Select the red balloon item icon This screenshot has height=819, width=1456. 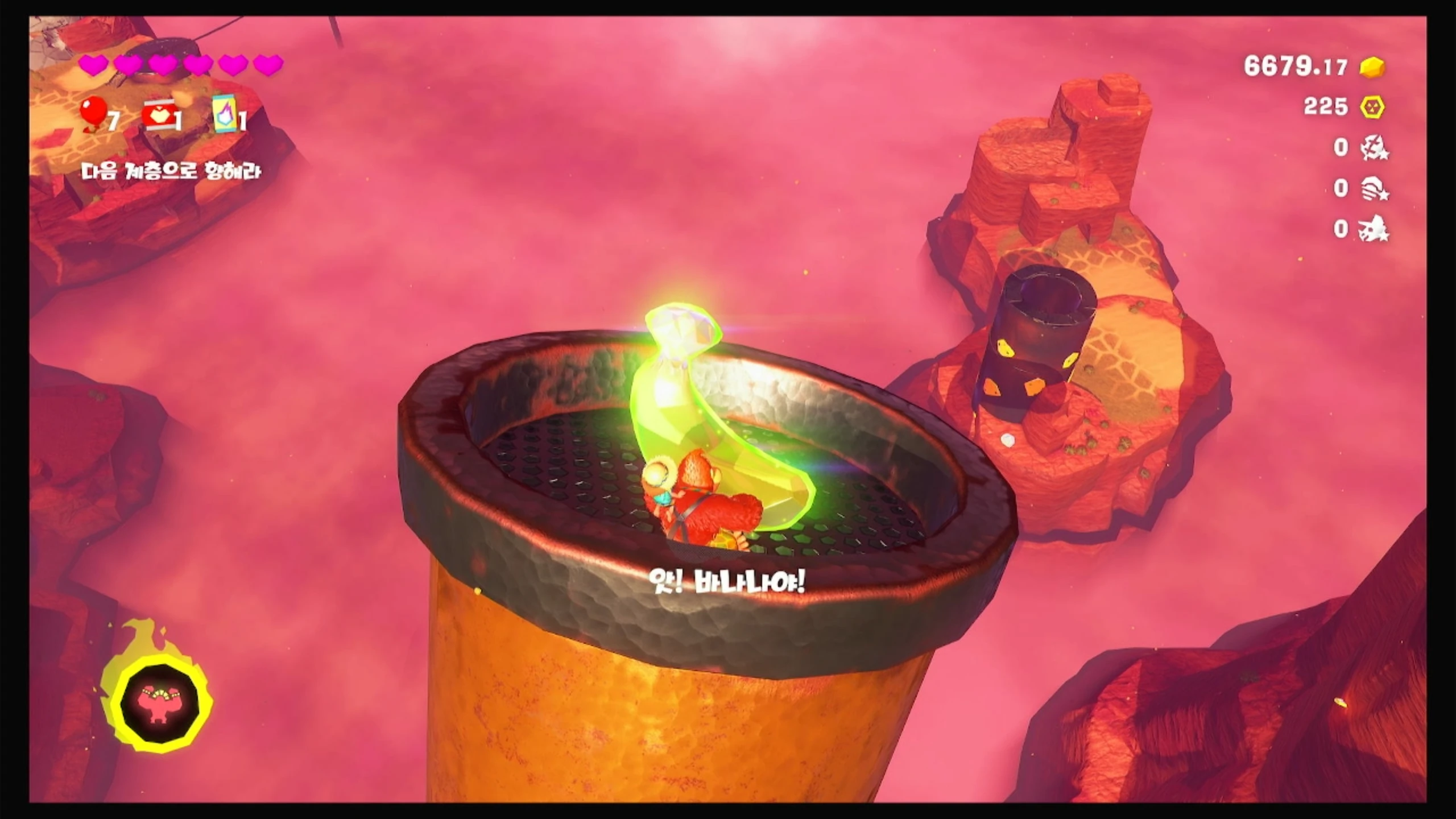click(x=93, y=113)
